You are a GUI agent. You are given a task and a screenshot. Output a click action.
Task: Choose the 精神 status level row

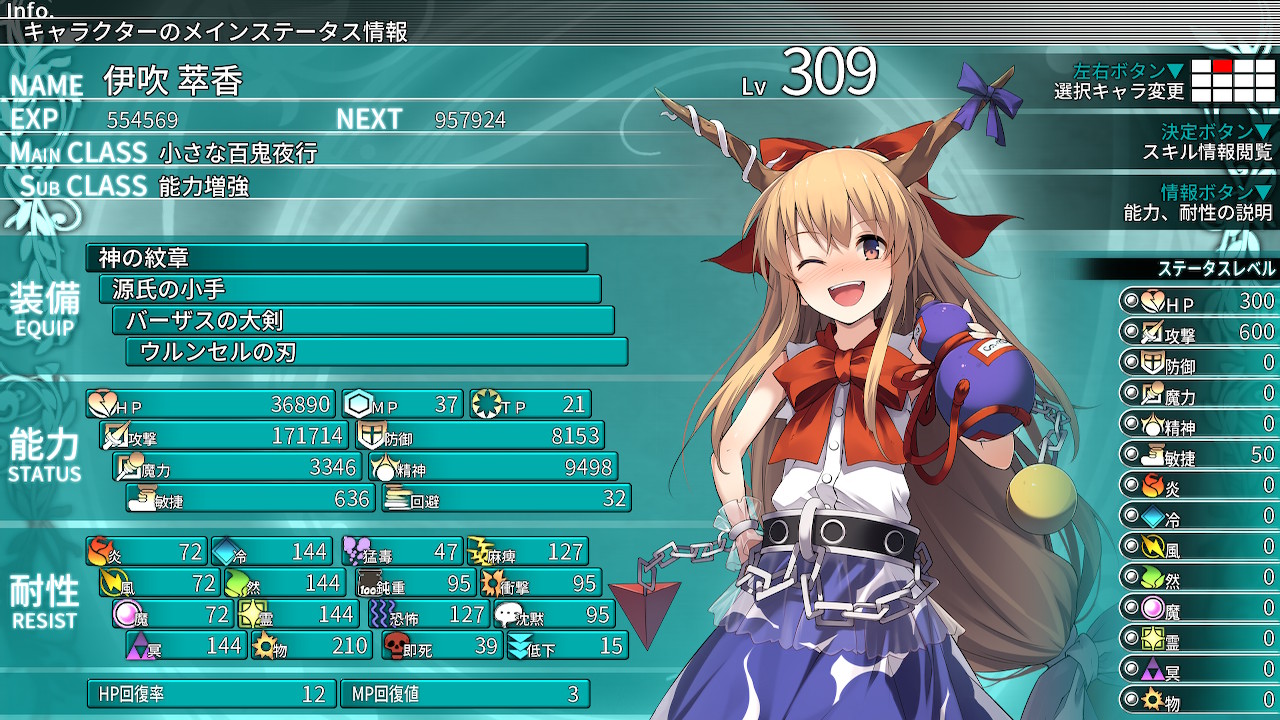tap(1198, 424)
